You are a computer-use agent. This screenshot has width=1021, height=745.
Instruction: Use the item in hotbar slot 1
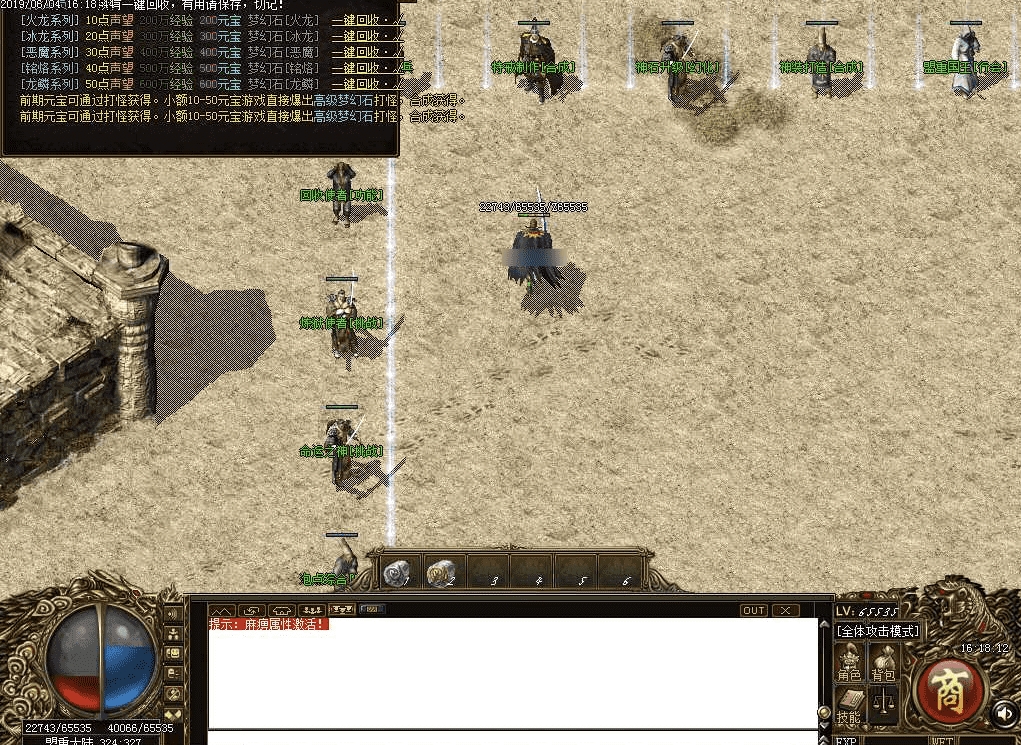point(397,572)
